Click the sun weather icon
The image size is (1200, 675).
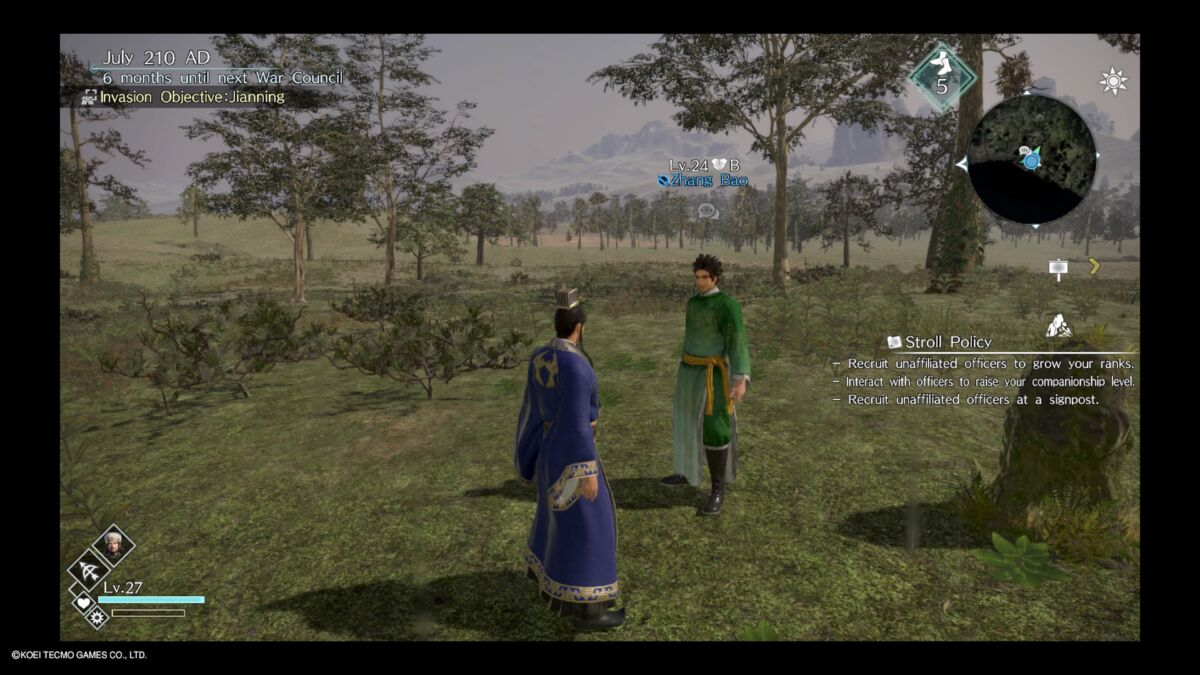coord(1113,82)
